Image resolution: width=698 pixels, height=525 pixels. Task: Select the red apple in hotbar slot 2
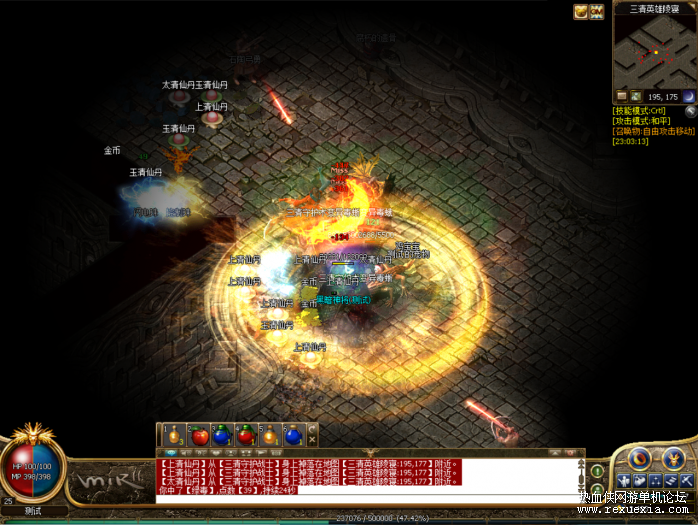coord(198,436)
